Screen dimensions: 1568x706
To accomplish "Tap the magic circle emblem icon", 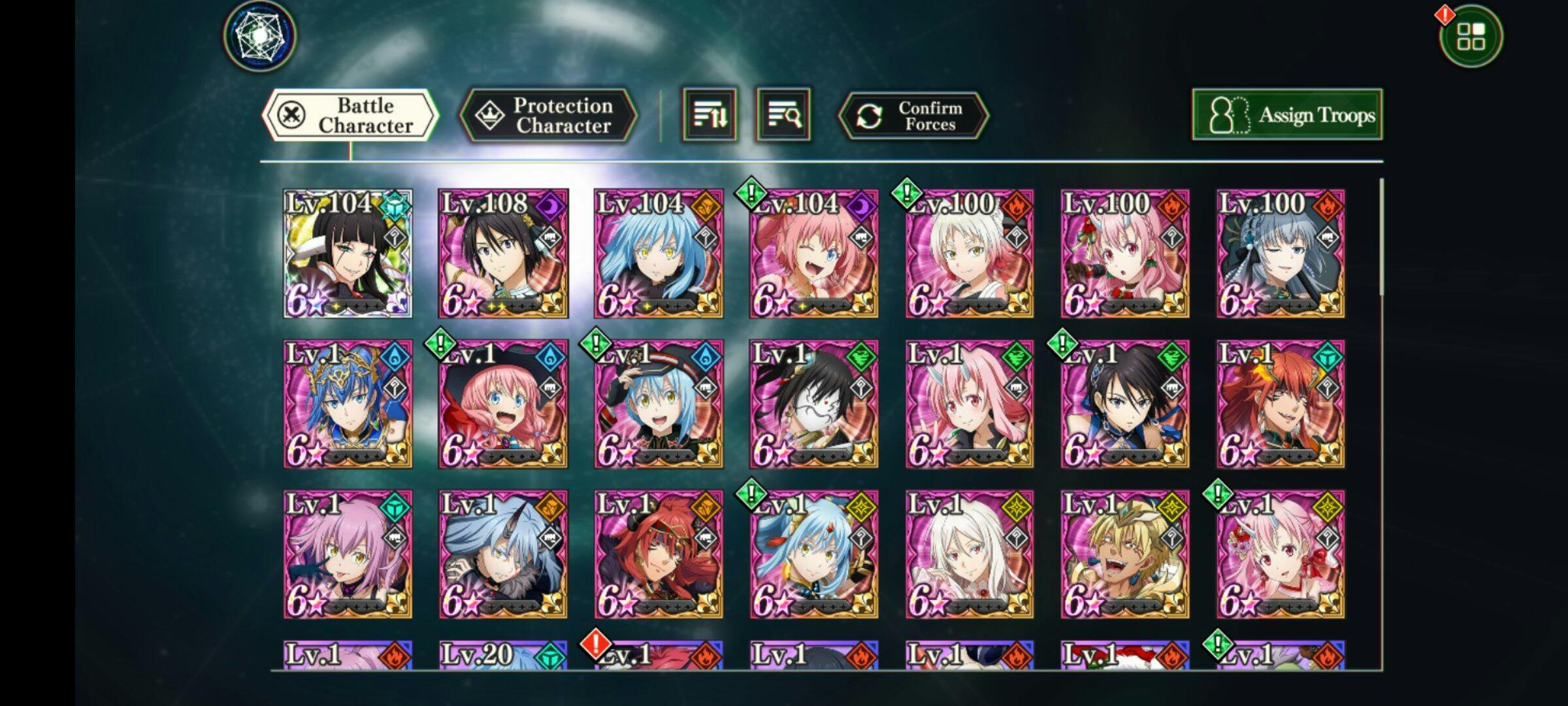I will click(260, 36).
